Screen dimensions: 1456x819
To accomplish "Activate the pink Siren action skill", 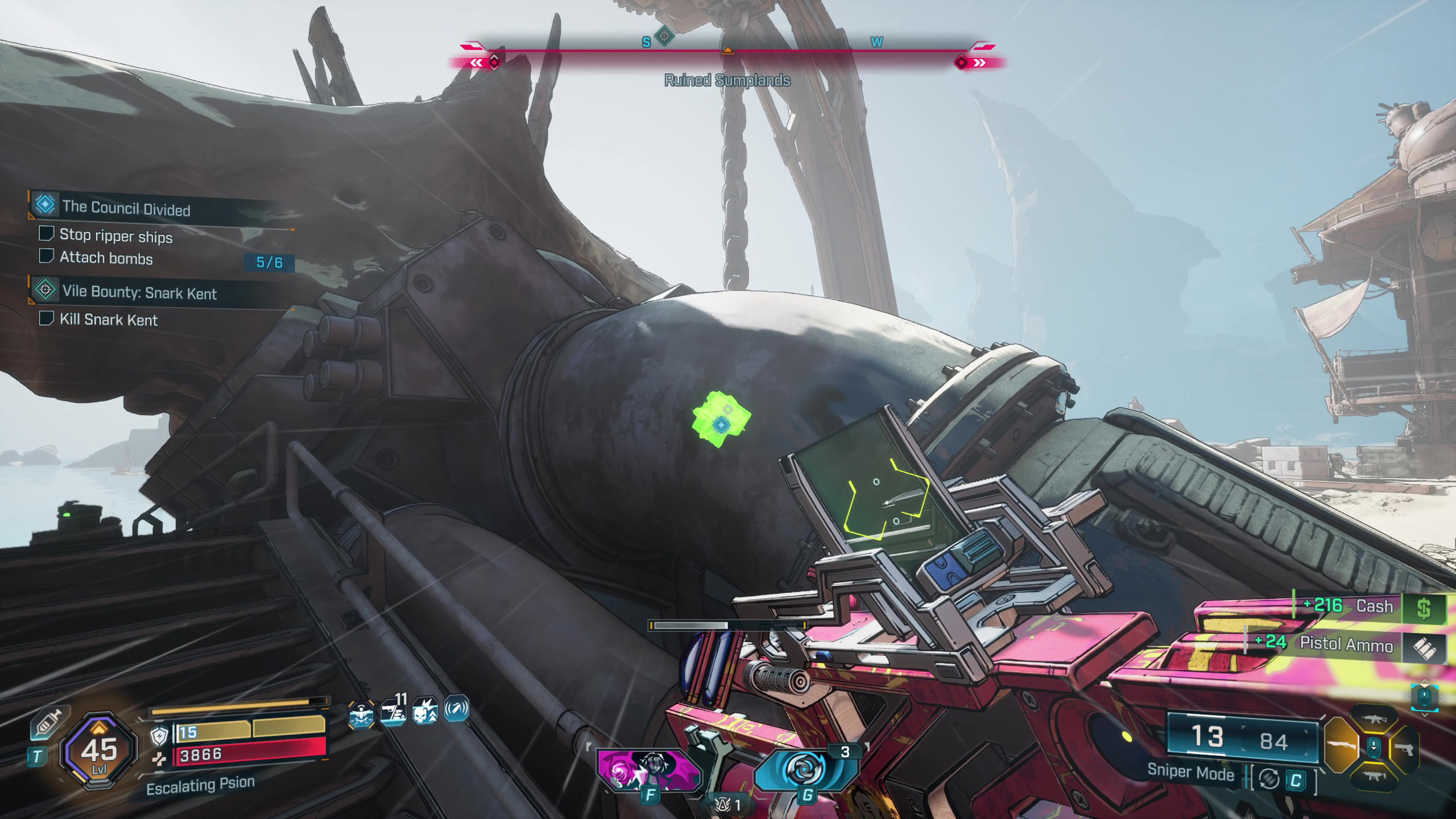I will coord(648,771).
